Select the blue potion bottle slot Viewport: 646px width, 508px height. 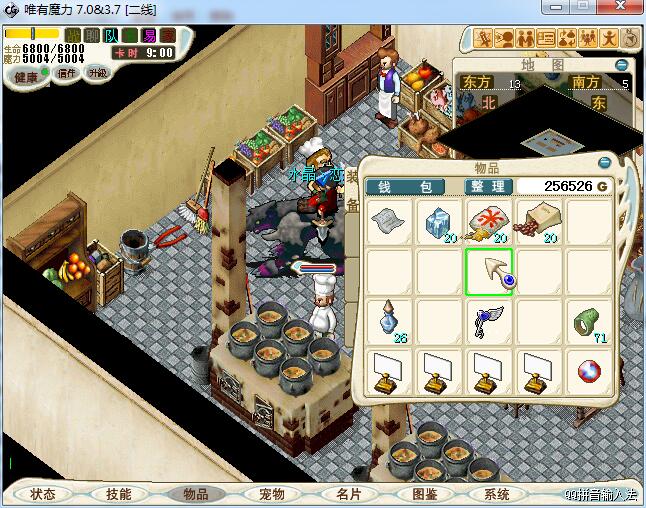coord(389,320)
